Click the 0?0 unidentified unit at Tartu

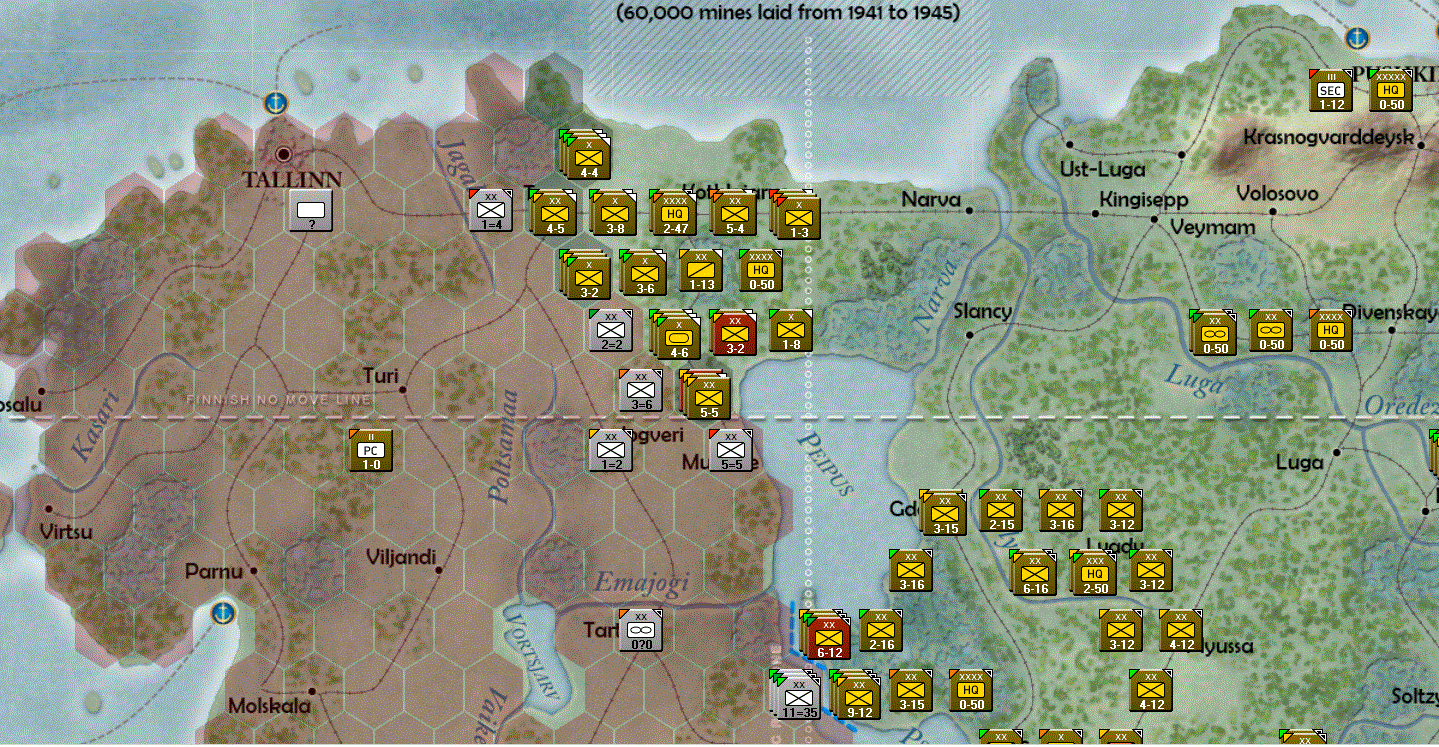(639, 628)
